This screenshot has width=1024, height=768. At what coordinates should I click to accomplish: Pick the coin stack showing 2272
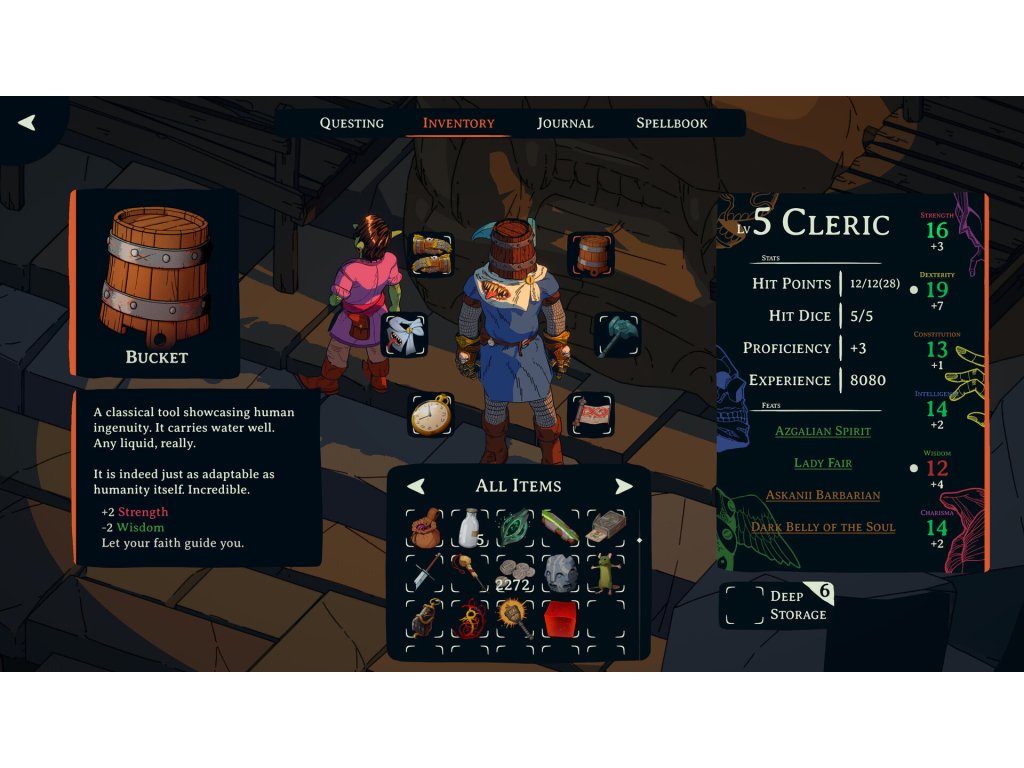pos(516,574)
